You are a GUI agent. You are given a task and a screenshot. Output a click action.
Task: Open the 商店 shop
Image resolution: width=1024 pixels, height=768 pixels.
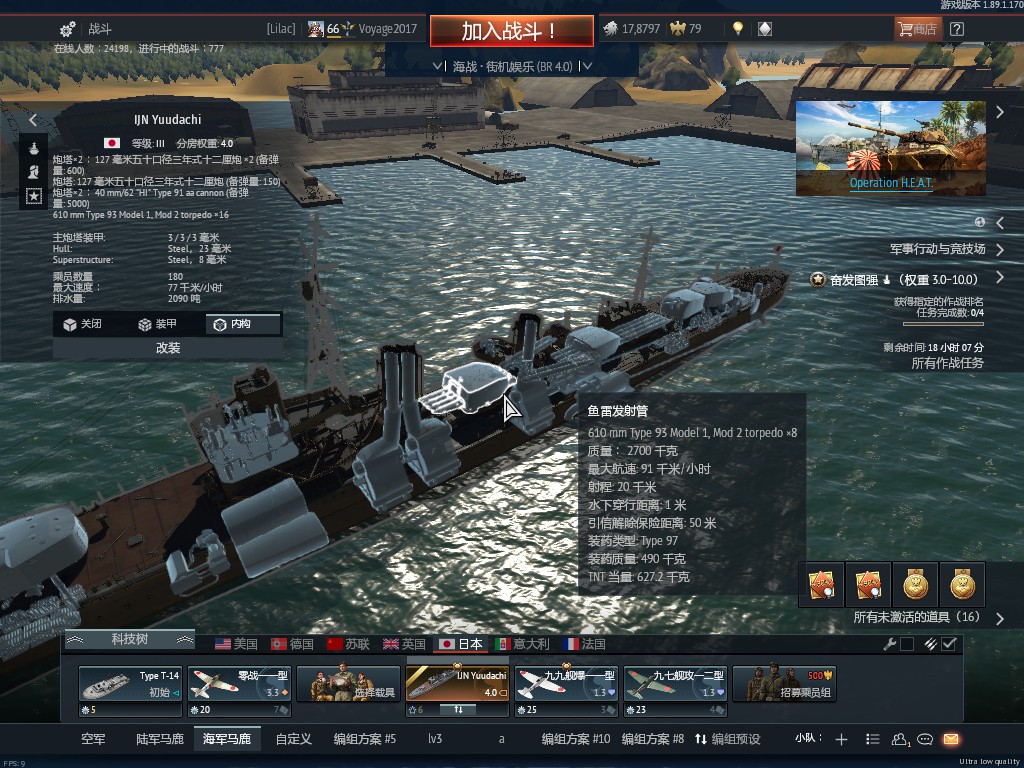coord(916,29)
